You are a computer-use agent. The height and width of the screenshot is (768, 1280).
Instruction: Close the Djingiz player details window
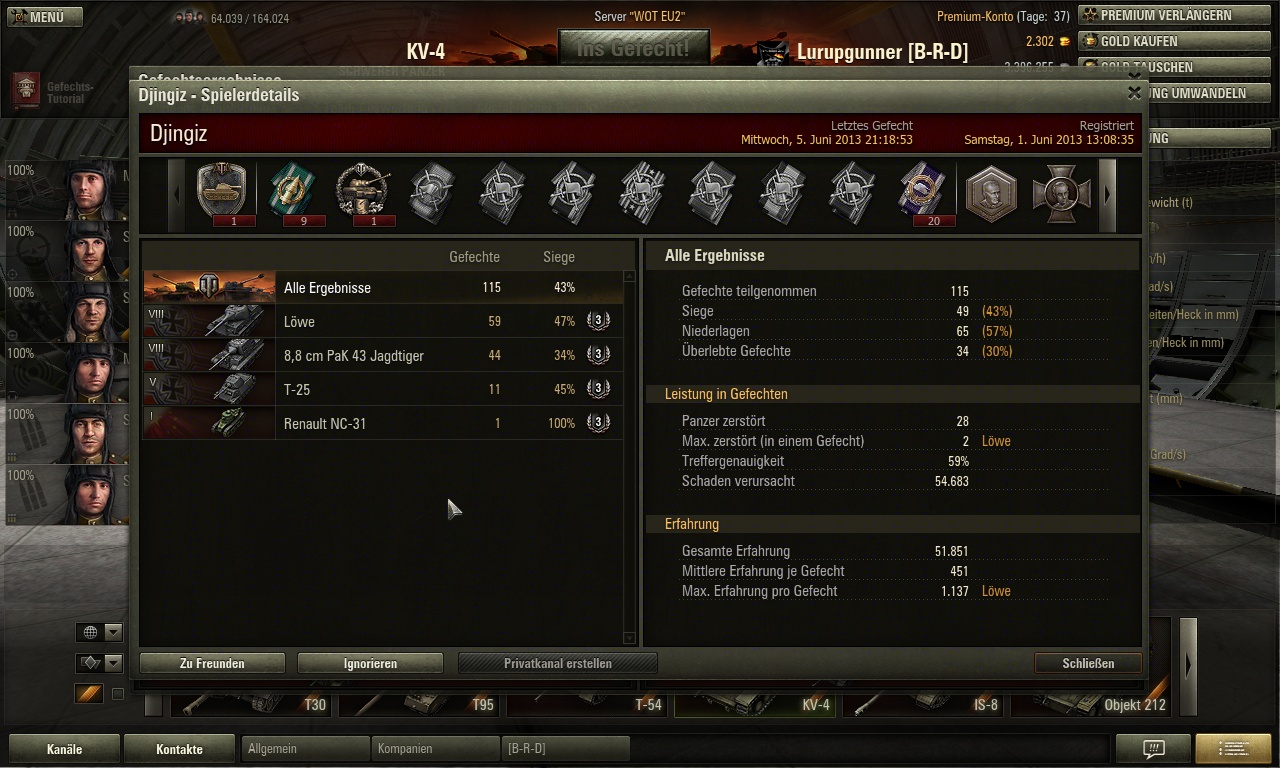1134,93
